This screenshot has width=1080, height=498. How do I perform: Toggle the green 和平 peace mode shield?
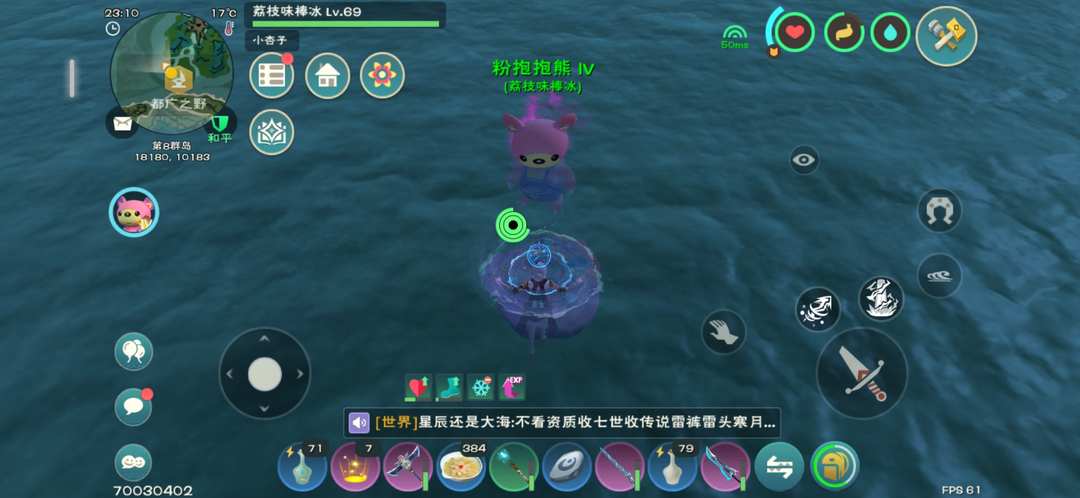coord(220,123)
